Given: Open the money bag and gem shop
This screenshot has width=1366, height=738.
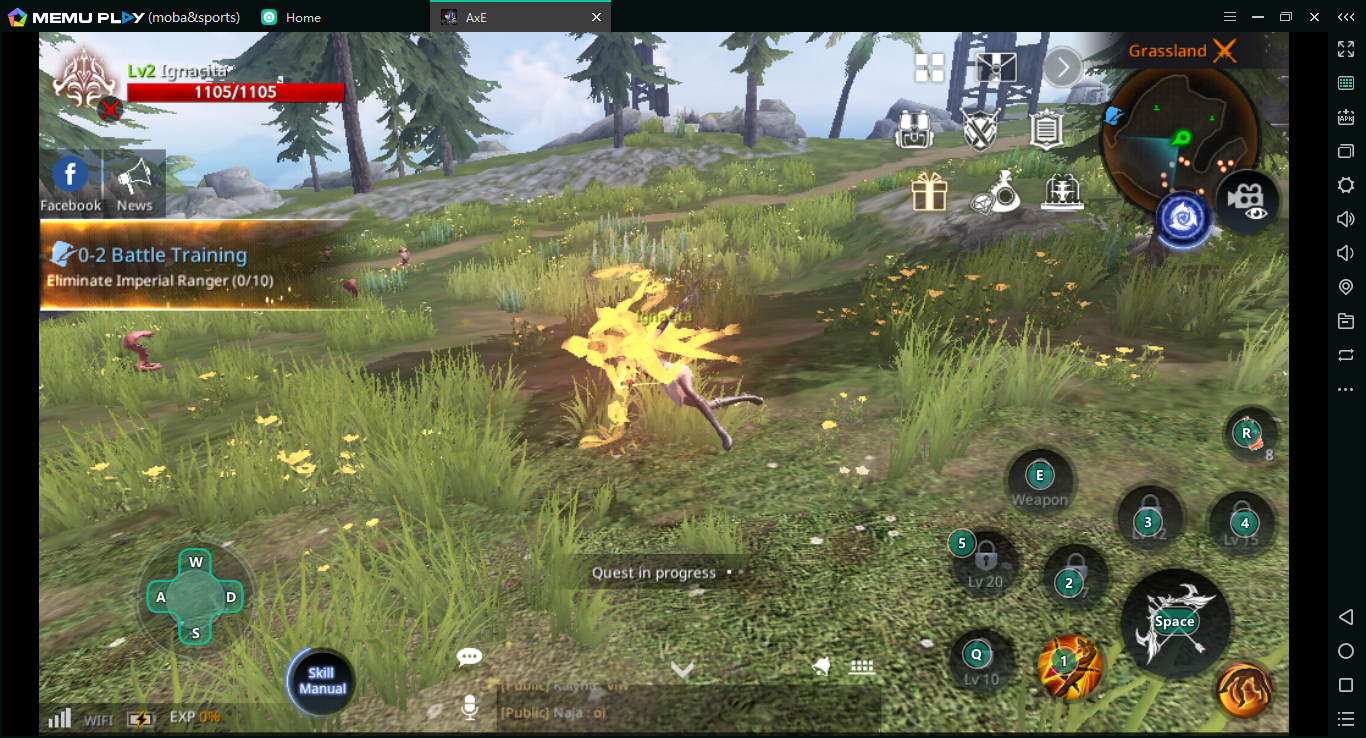Looking at the screenshot, I should click(x=996, y=191).
